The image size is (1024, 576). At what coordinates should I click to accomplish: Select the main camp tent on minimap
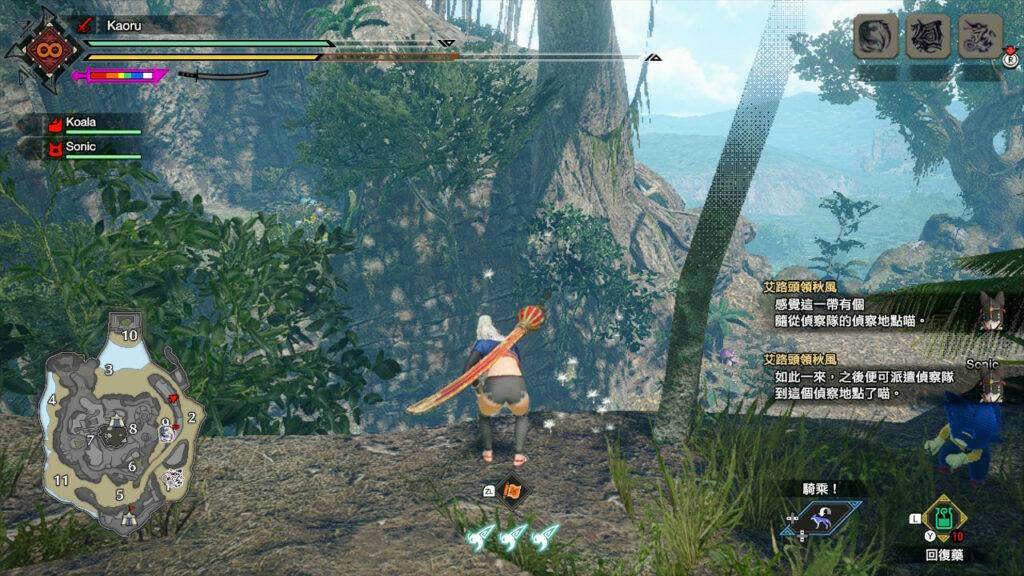pos(127,516)
